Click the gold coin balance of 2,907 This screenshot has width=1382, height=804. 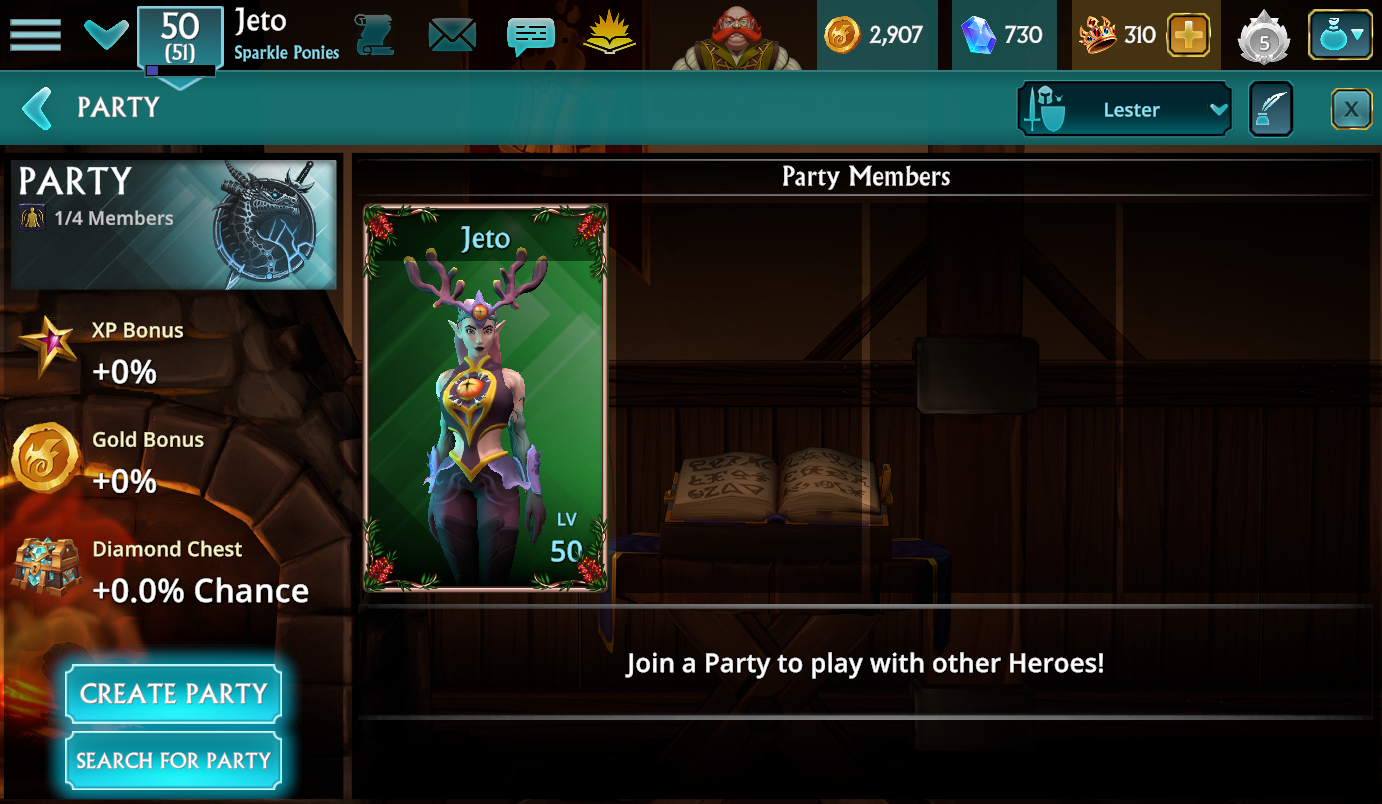click(x=874, y=35)
